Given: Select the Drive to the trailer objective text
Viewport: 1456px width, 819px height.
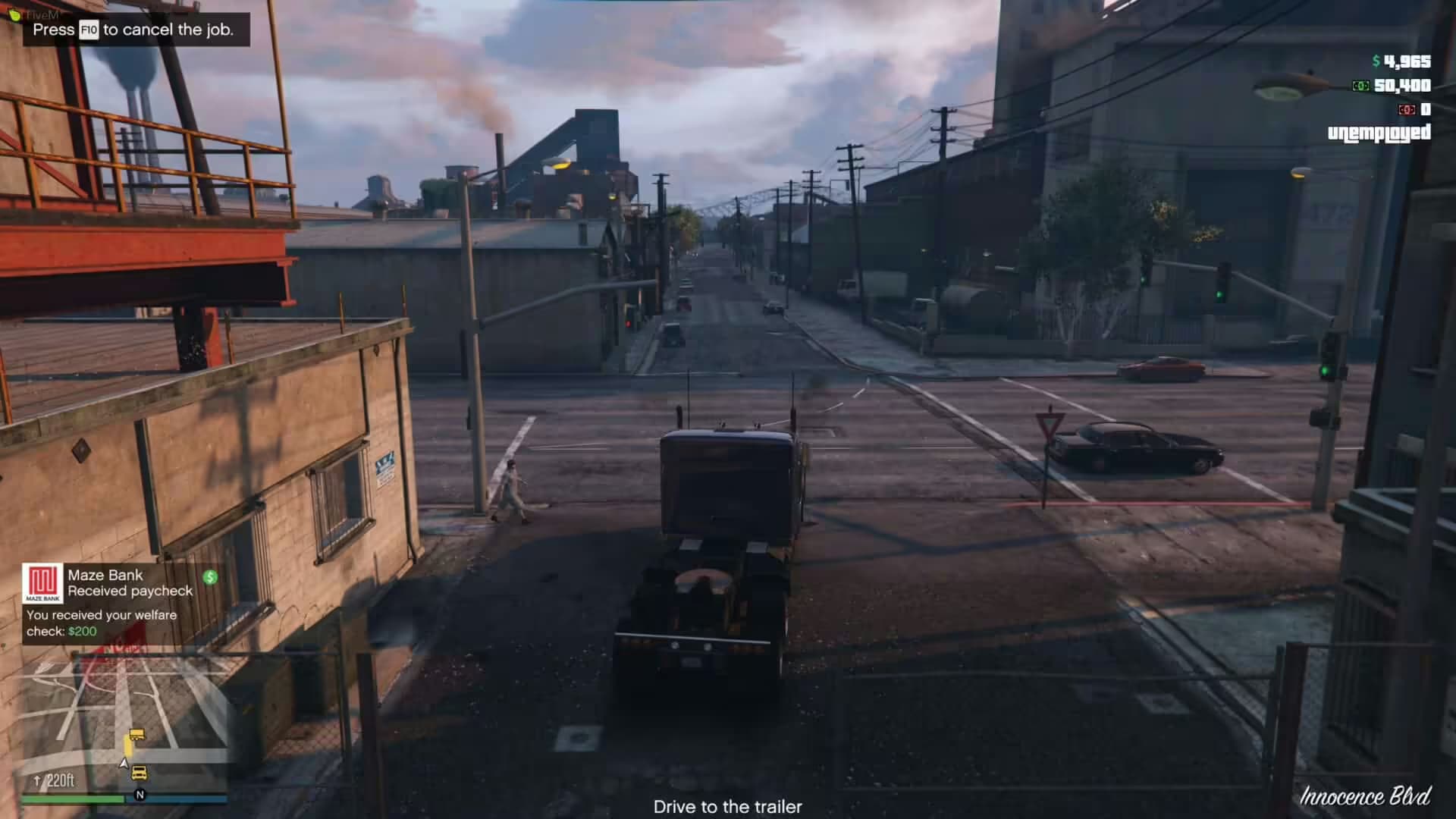Looking at the screenshot, I should tap(726, 808).
